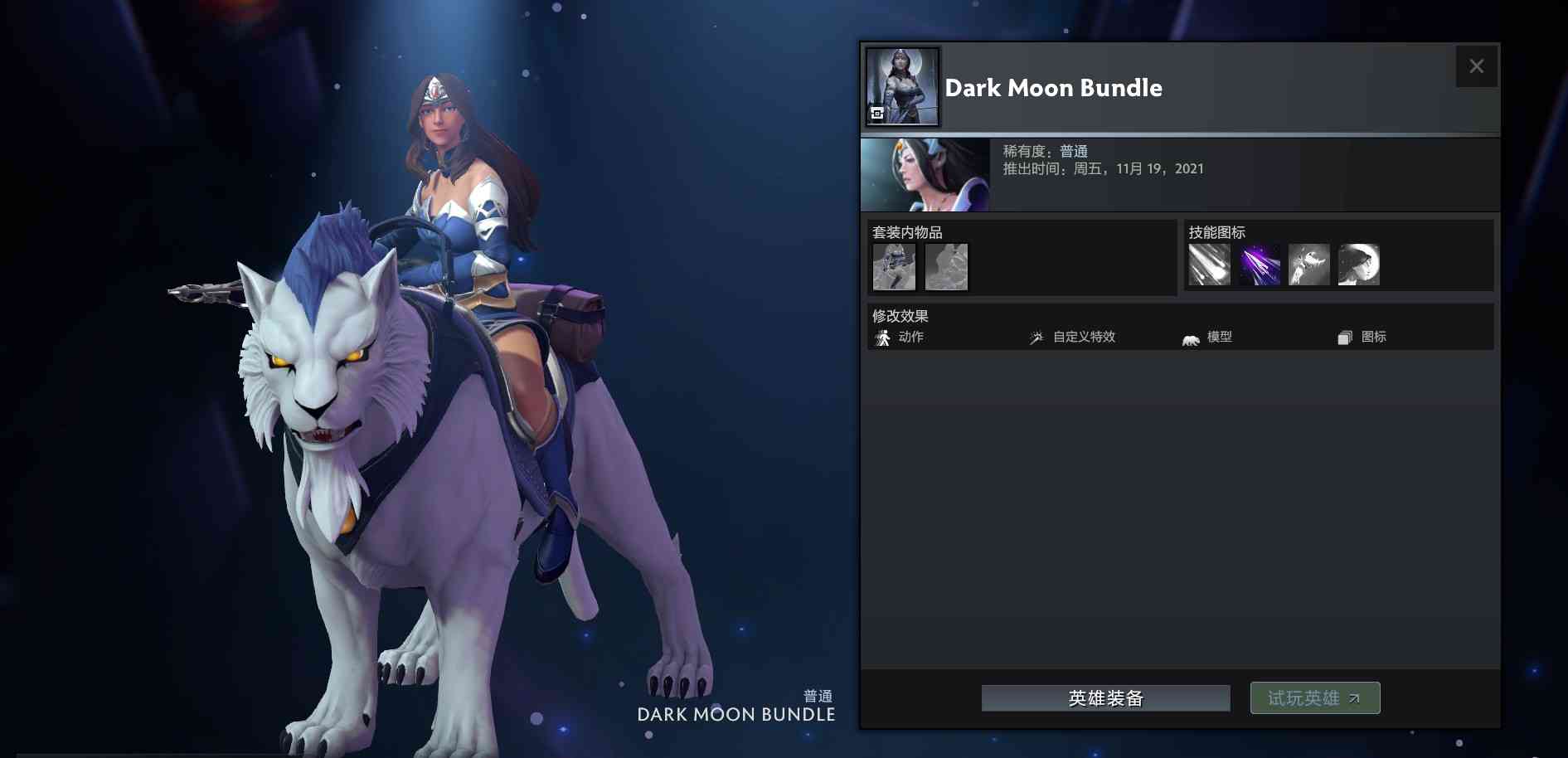Open the second set item thumbnail
Screen dimensions: 1568x758
(x=945, y=266)
